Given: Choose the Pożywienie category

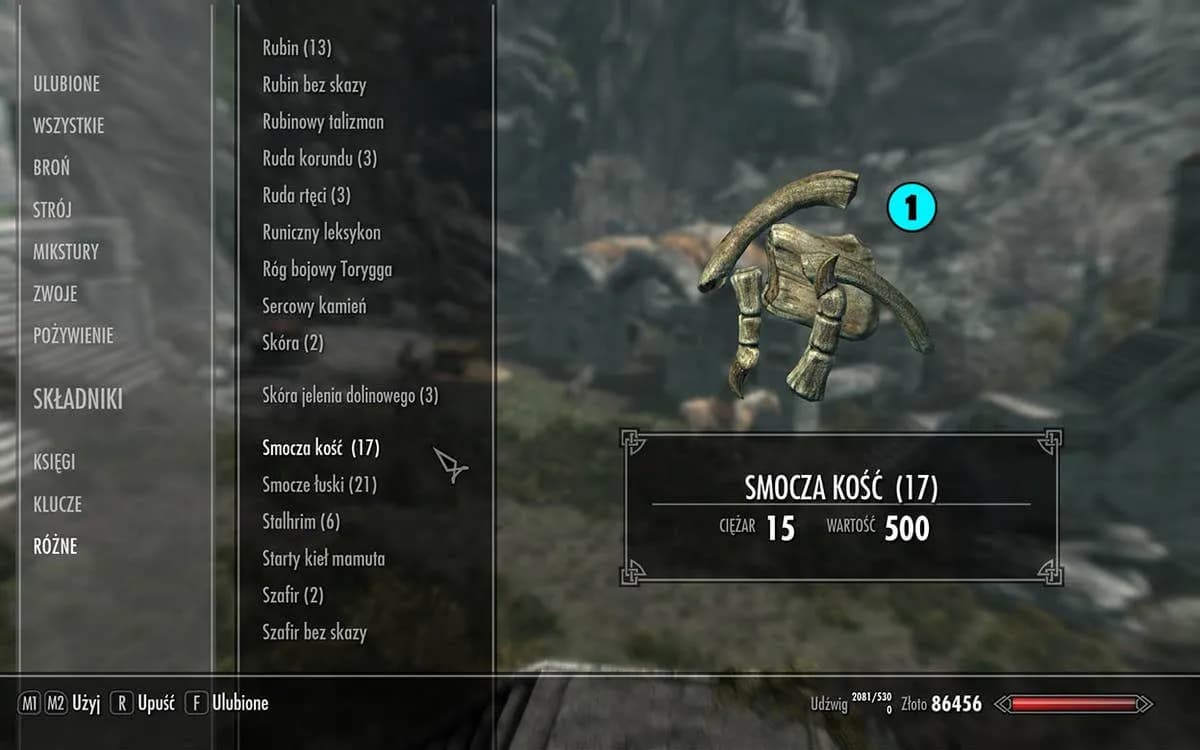Looking at the screenshot, I should coord(73,336).
